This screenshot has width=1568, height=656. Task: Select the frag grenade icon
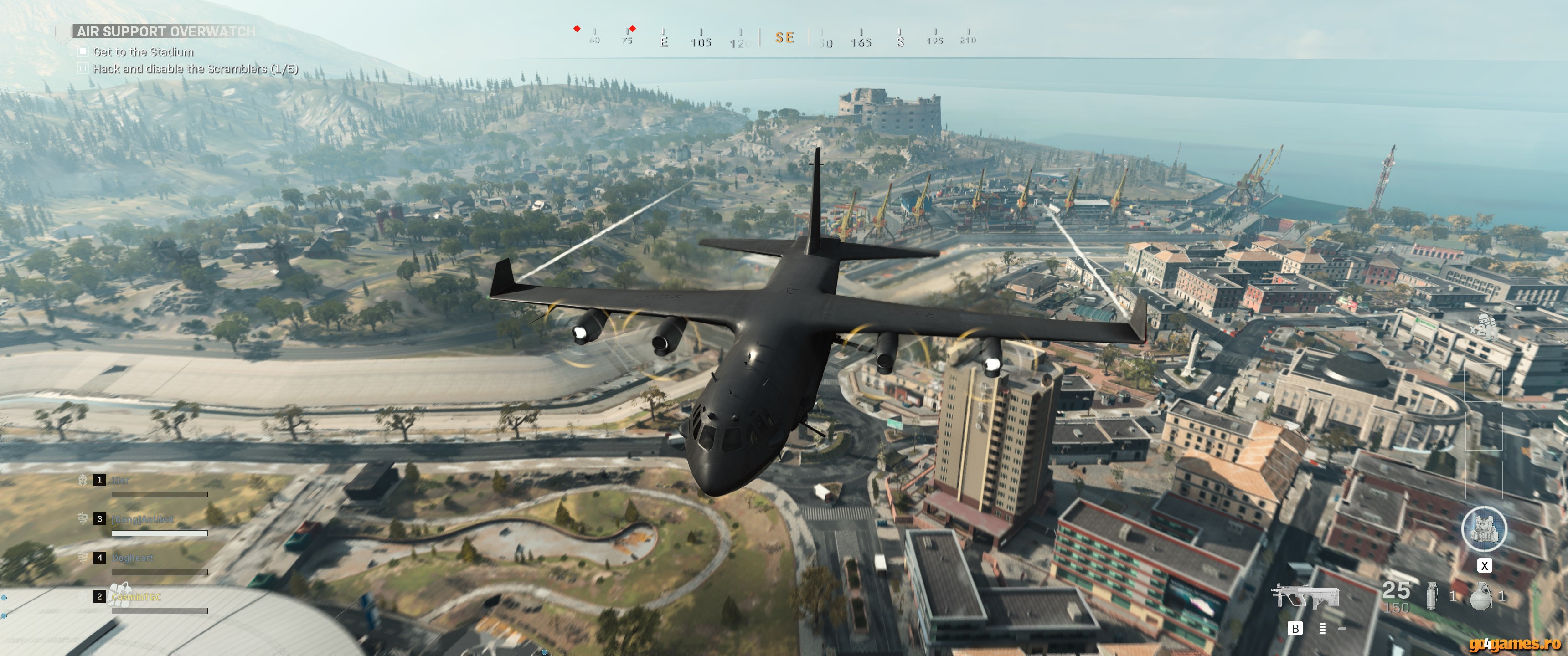(1481, 595)
